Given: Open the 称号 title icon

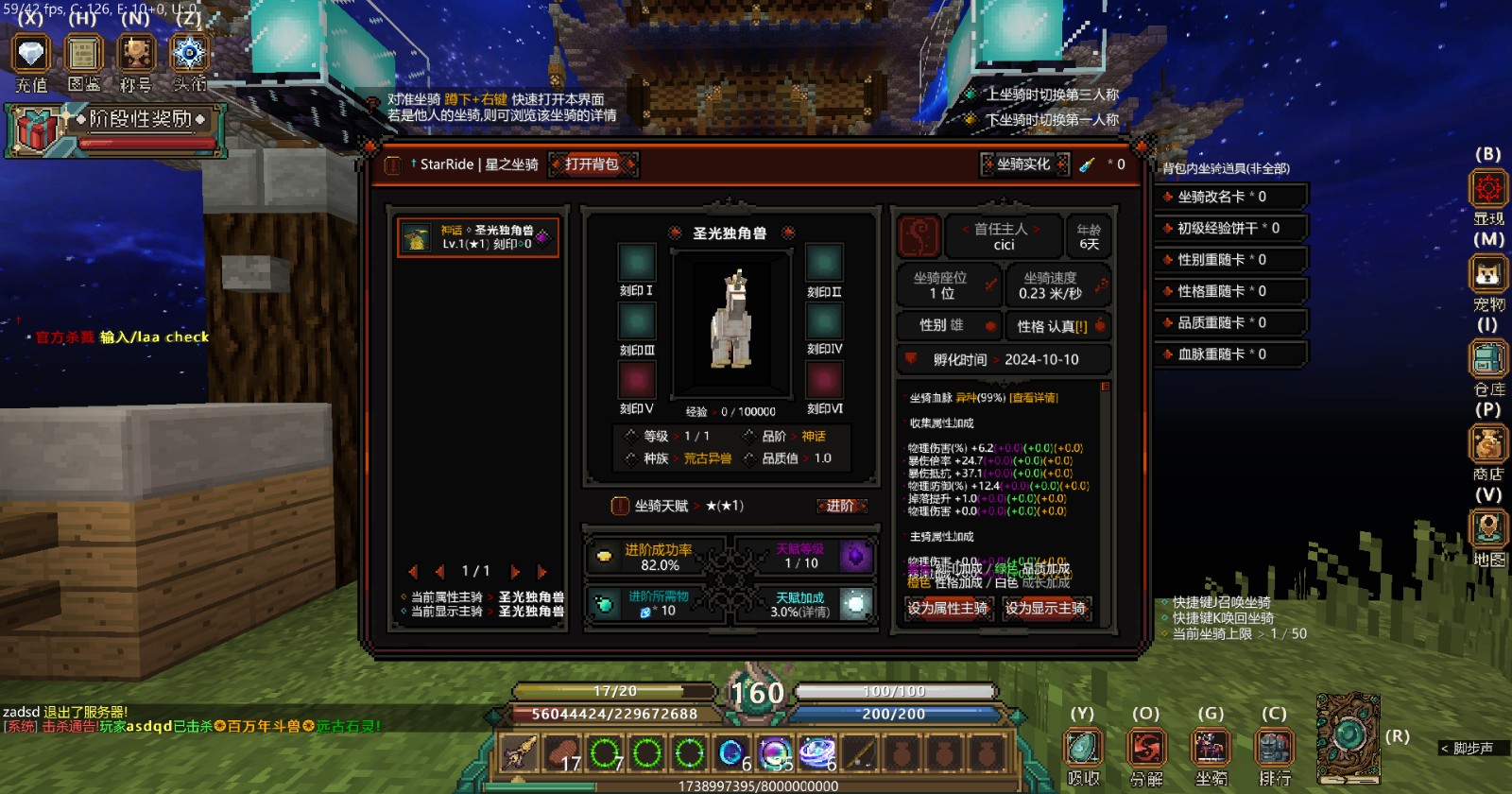Looking at the screenshot, I should (x=136, y=54).
